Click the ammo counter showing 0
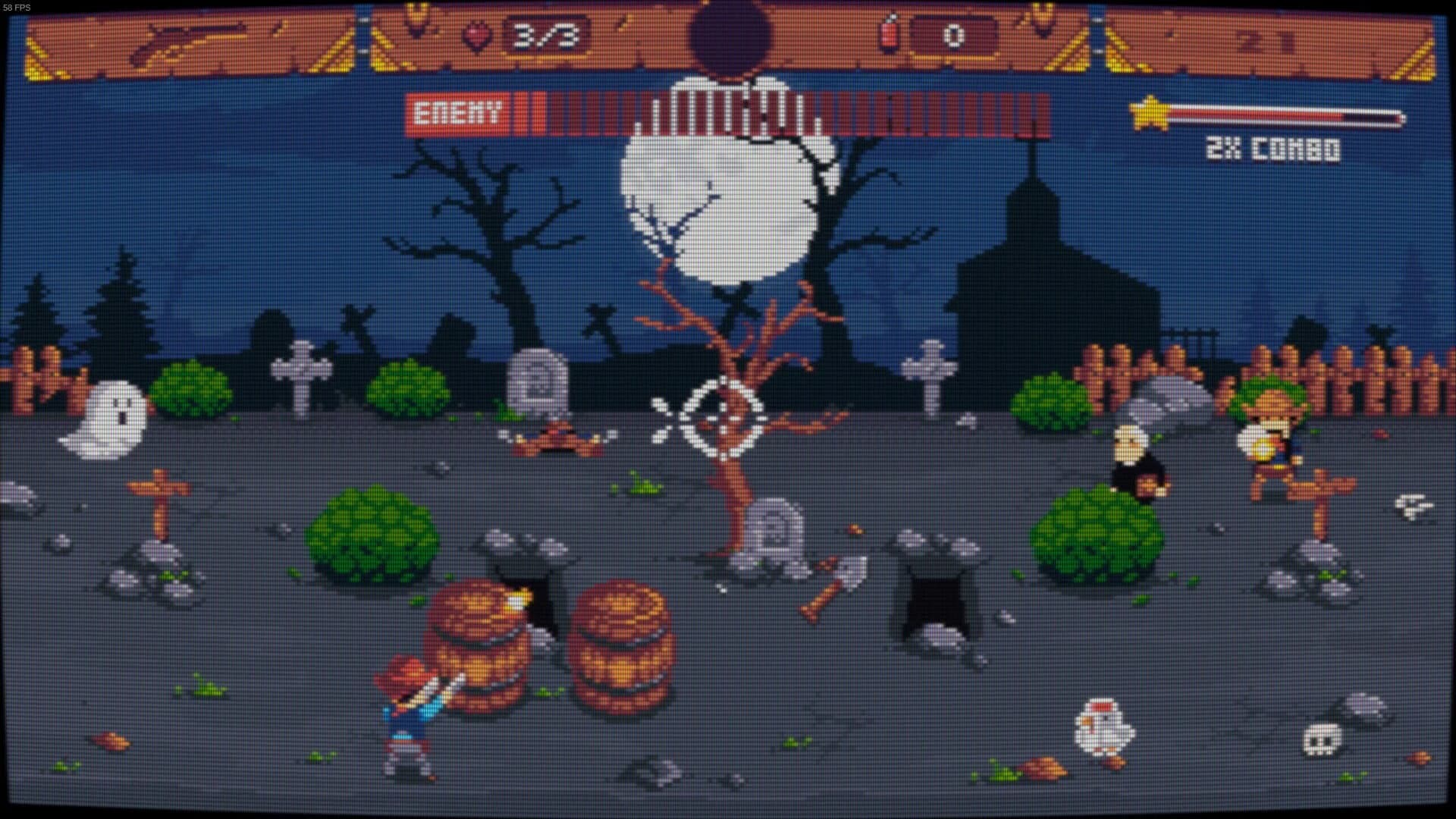 click(954, 33)
